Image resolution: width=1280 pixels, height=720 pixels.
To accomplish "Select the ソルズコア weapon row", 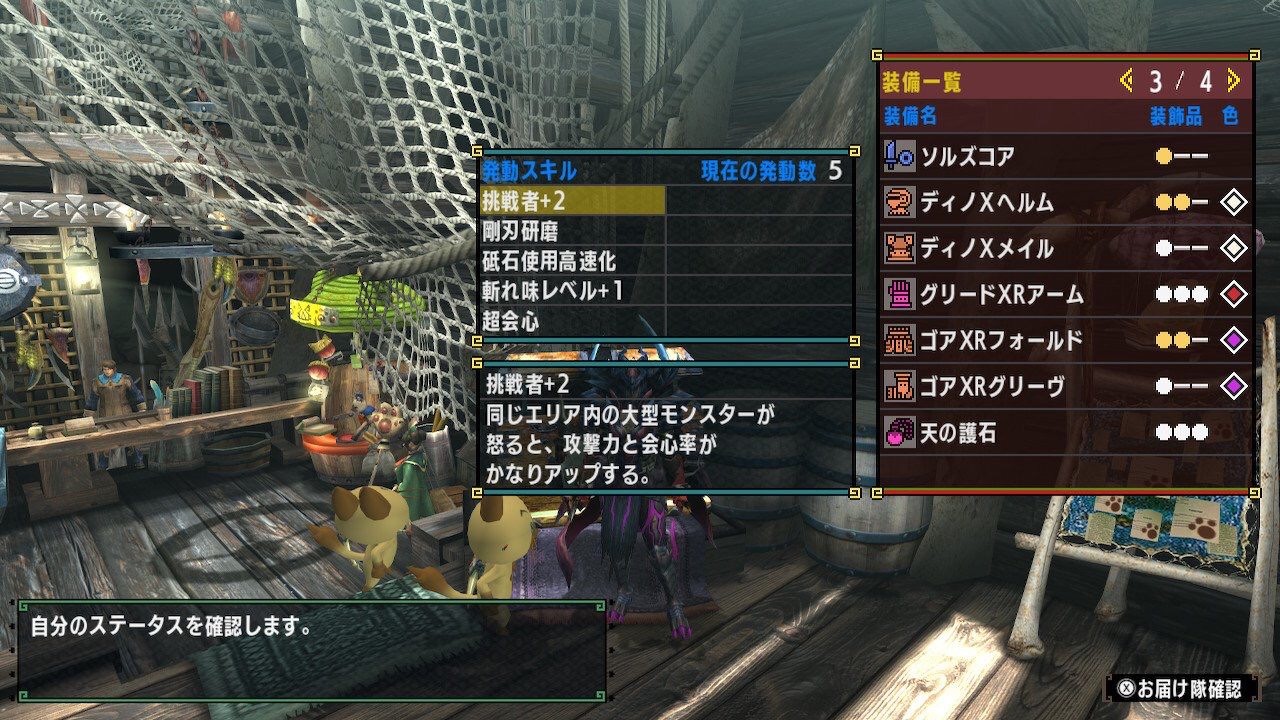I will pos(1065,156).
